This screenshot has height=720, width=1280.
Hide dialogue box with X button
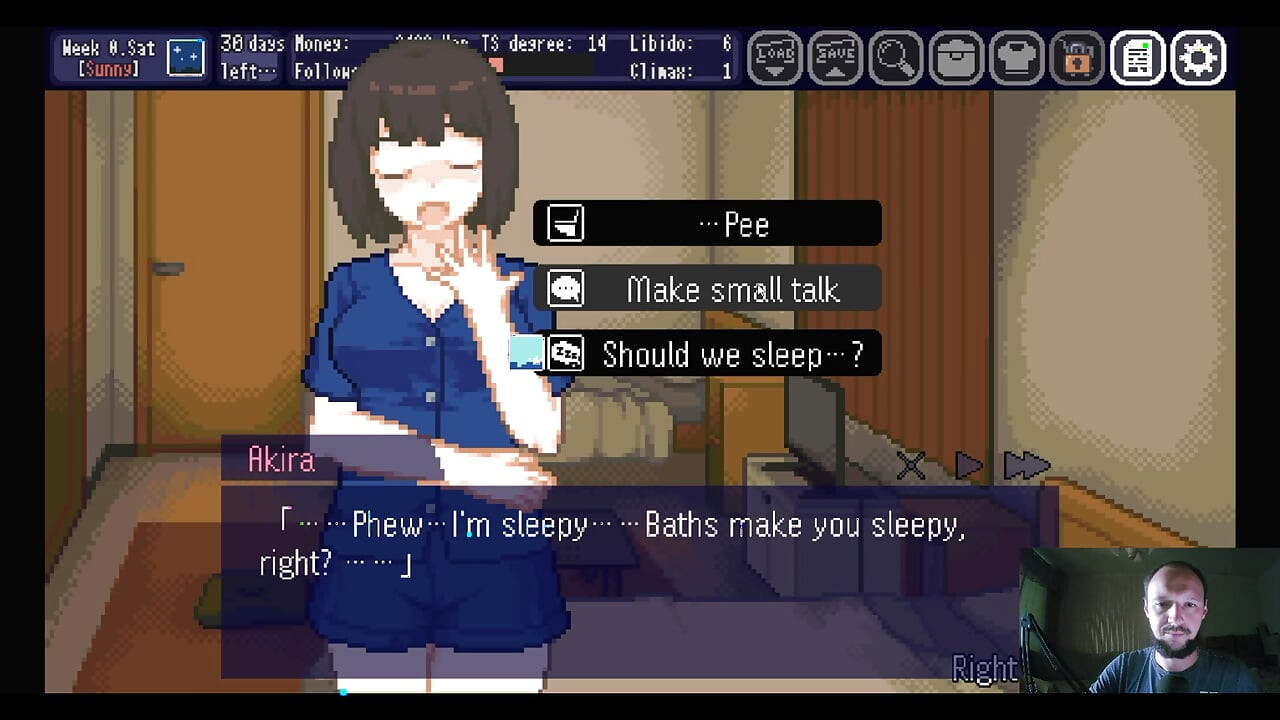[x=911, y=465]
